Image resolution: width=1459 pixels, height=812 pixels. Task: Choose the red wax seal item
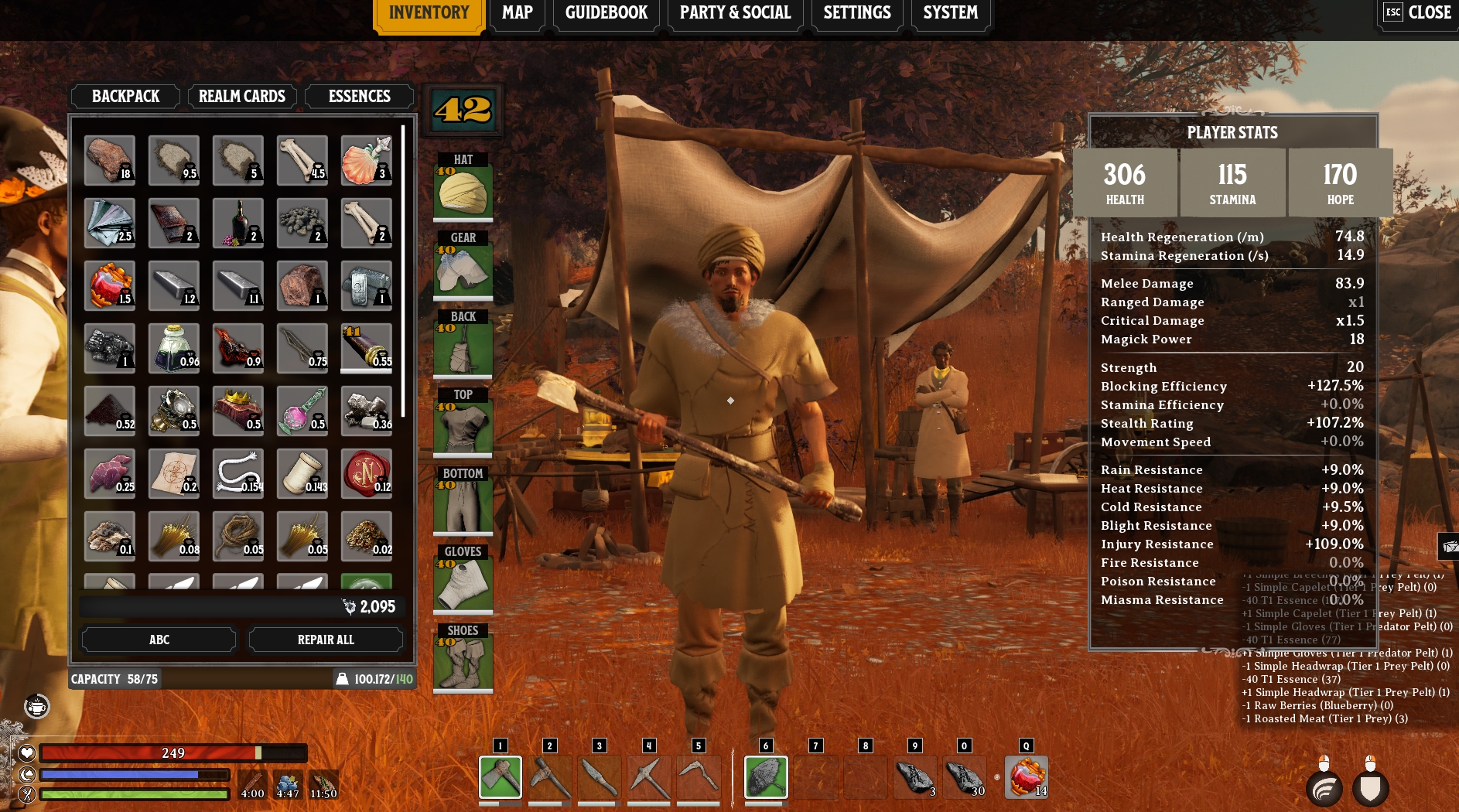[366, 473]
